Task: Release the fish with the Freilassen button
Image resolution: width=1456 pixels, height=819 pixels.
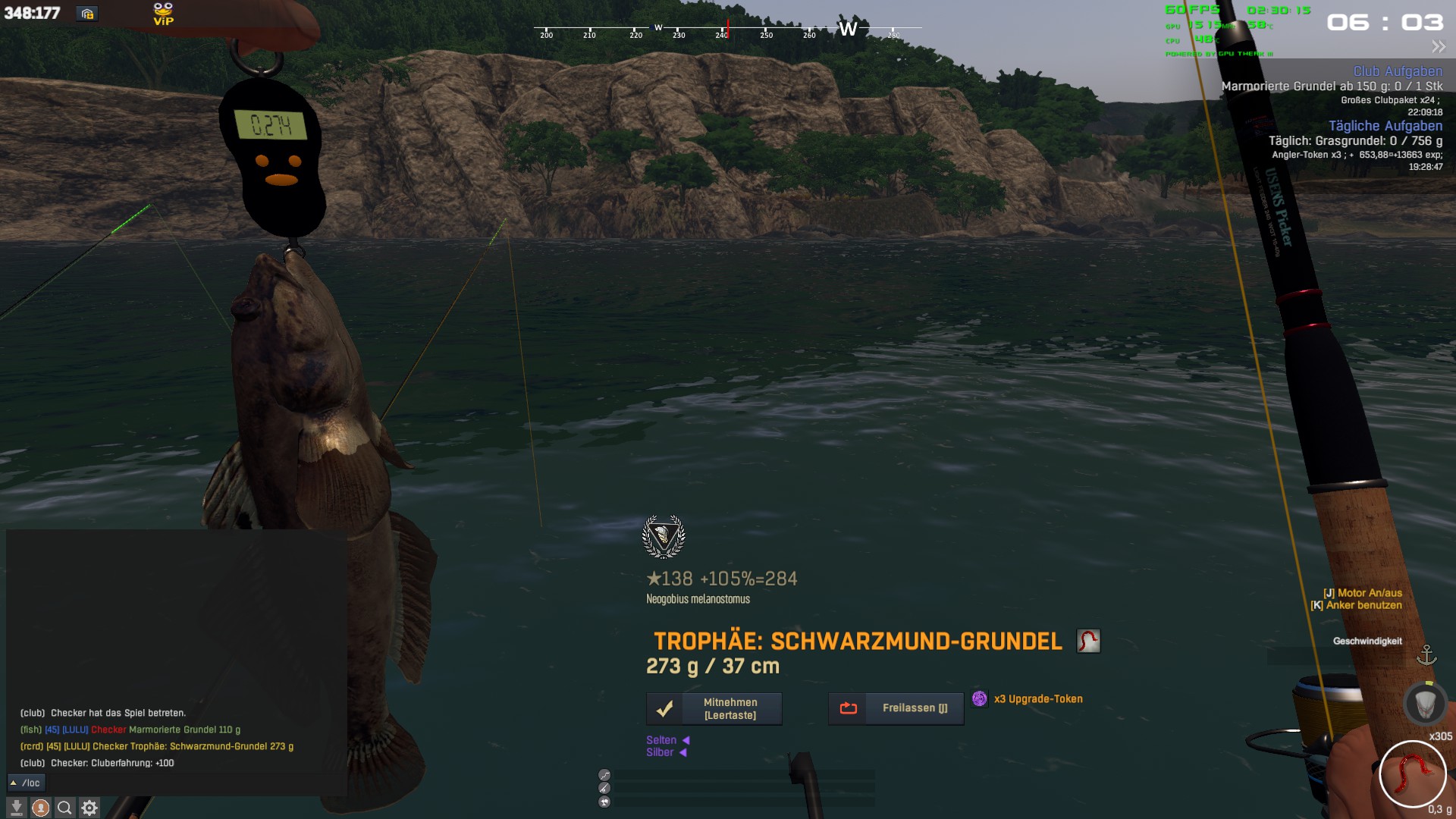Action: coord(896,708)
